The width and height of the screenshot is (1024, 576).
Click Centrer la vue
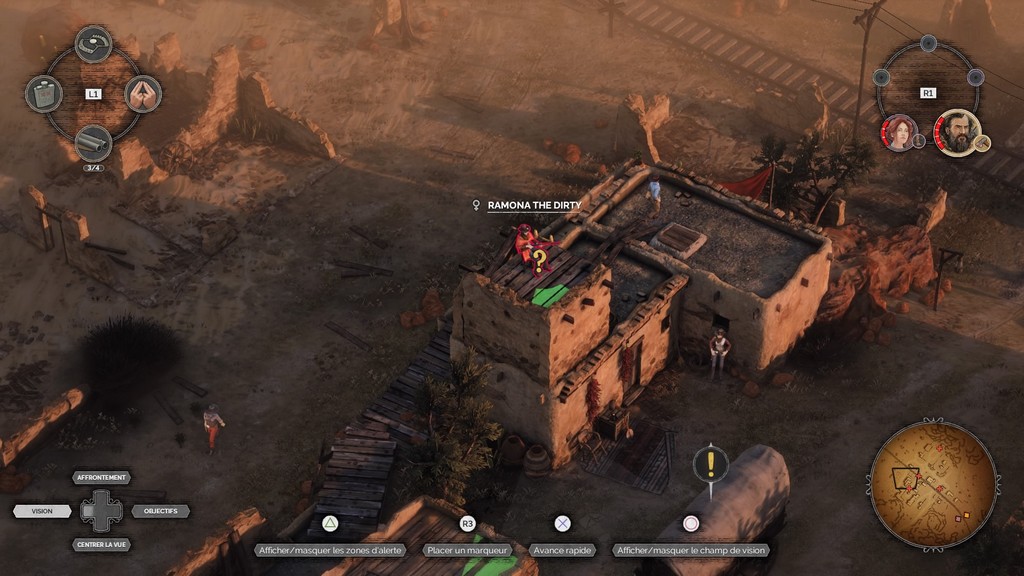click(x=102, y=545)
